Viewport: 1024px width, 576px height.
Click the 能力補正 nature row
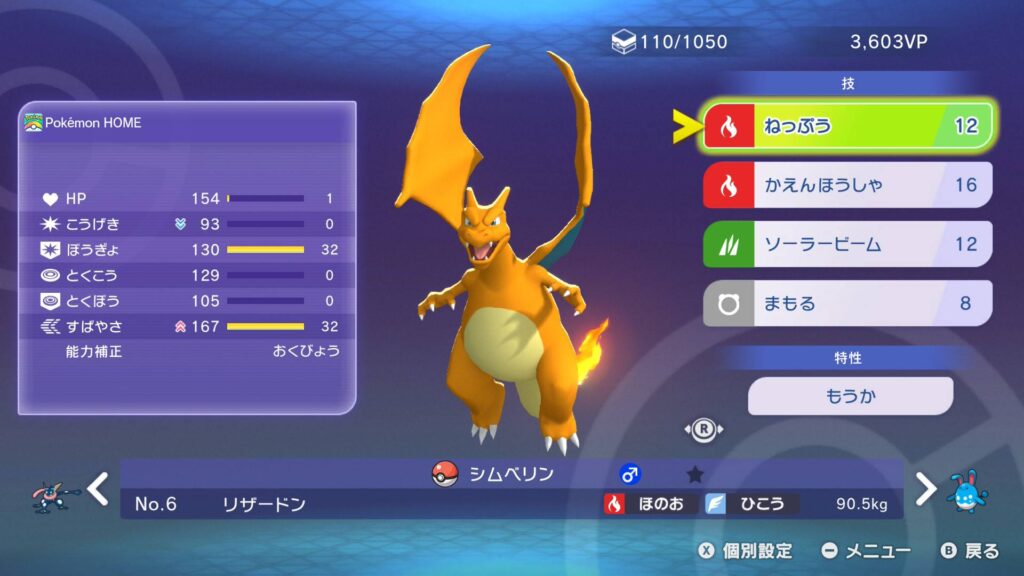point(187,351)
